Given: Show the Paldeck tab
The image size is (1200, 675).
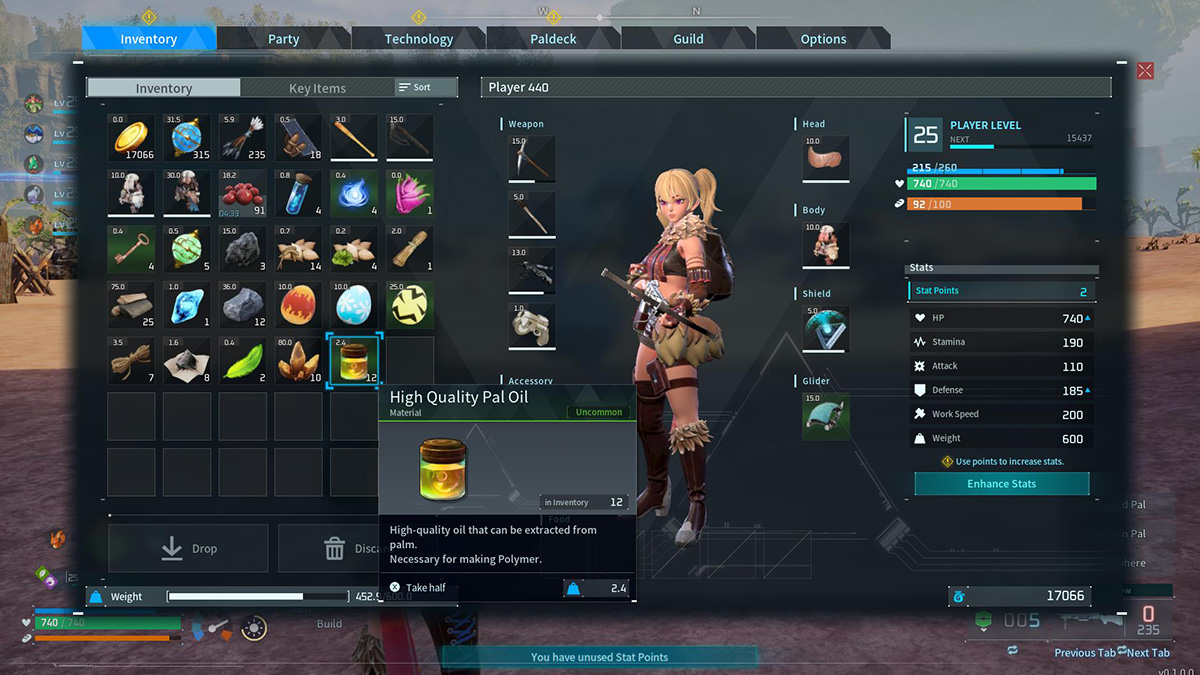Looking at the screenshot, I should click(553, 39).
